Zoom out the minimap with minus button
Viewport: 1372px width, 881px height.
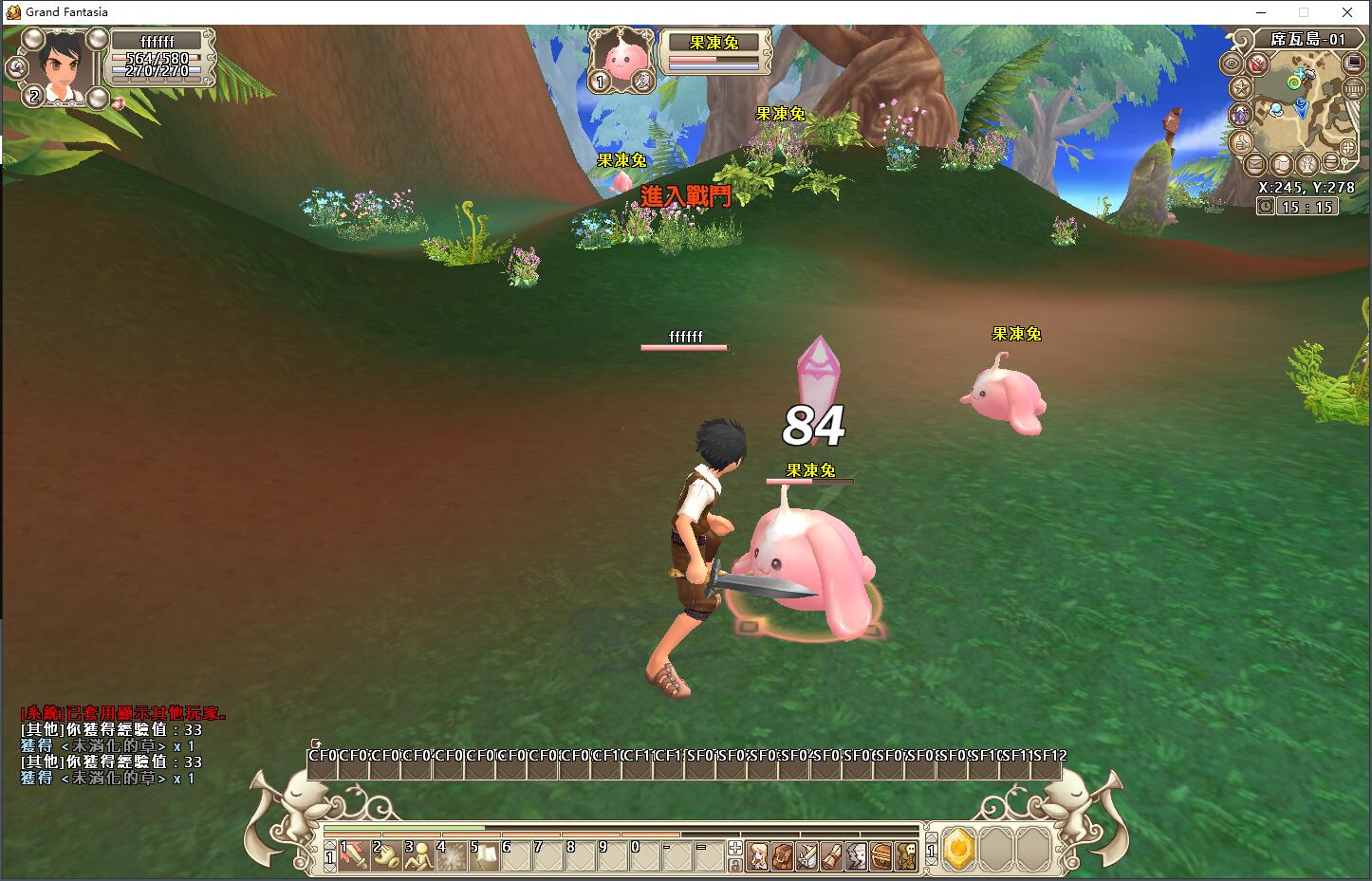(1332, 163)
